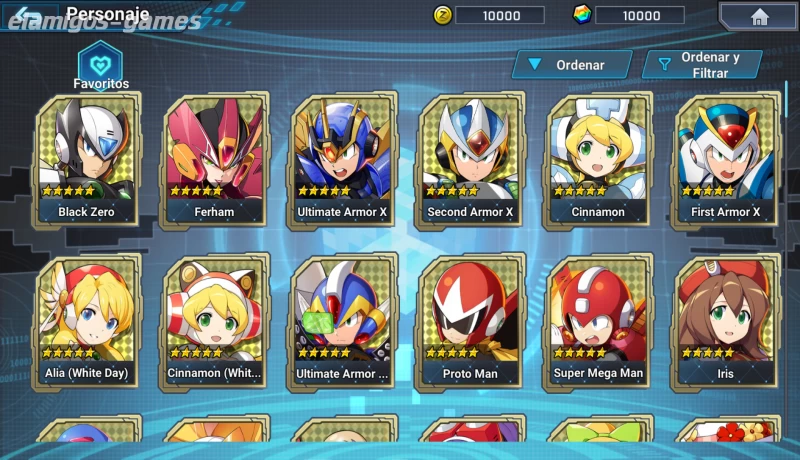Select the Iris character card
Image resolution: width=800 pixels, height=460 pixels.
coord(726,322)
